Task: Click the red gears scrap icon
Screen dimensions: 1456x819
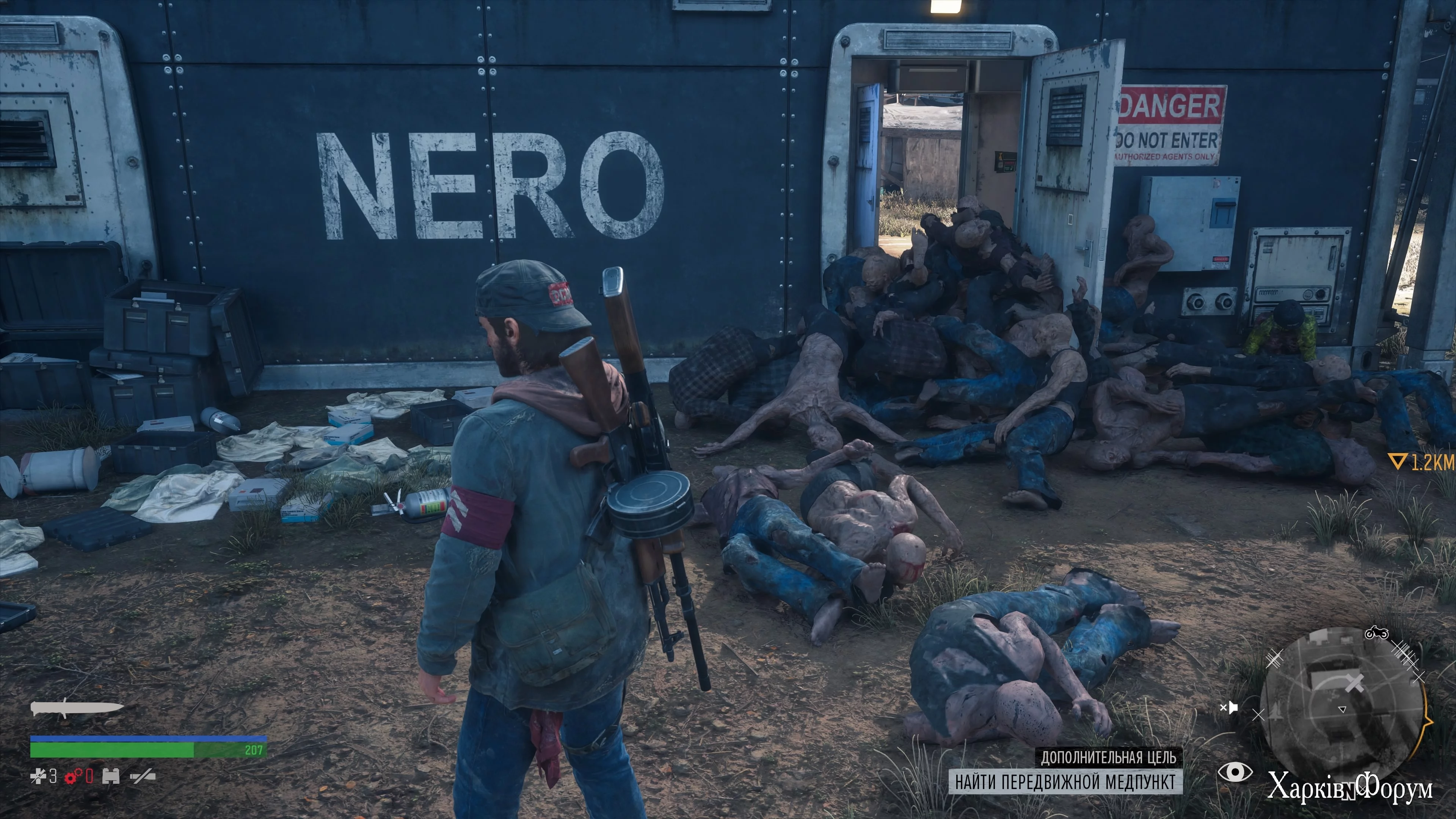Action: click(73, 777)
